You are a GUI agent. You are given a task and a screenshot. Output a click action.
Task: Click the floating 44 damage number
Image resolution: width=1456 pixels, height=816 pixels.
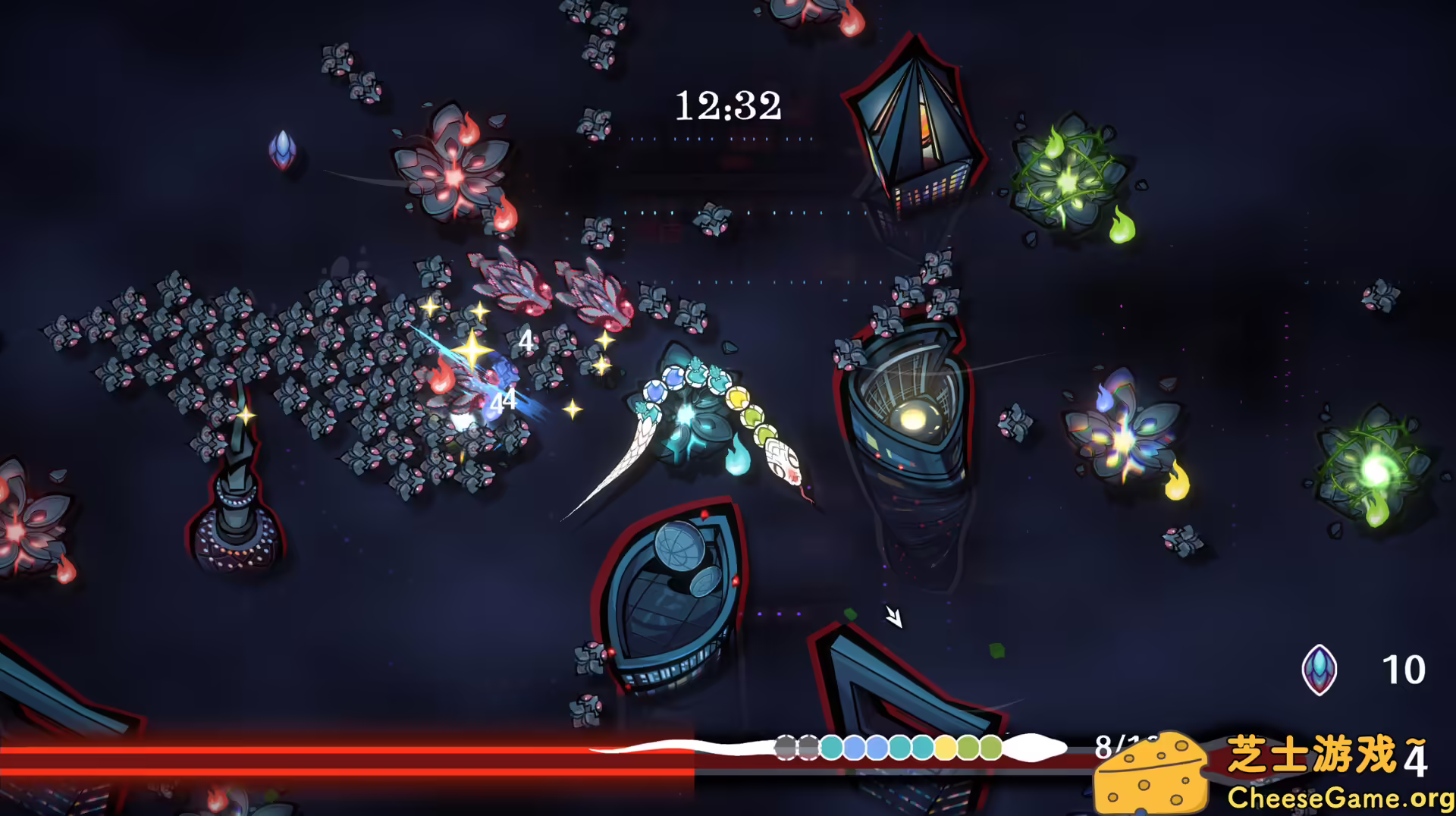tap(503, 402)
